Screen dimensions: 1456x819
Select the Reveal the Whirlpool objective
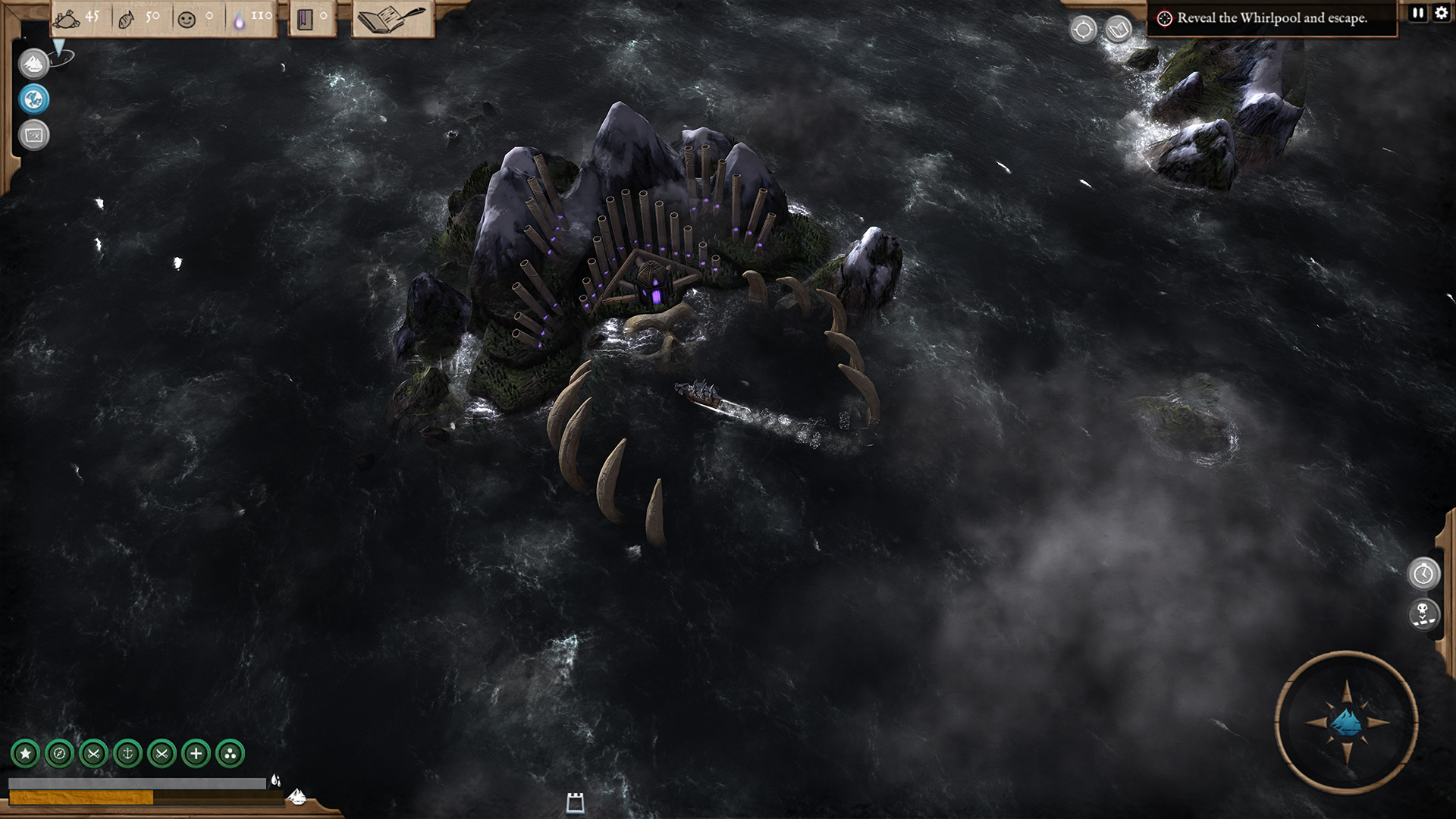[x=1272, y=18]
